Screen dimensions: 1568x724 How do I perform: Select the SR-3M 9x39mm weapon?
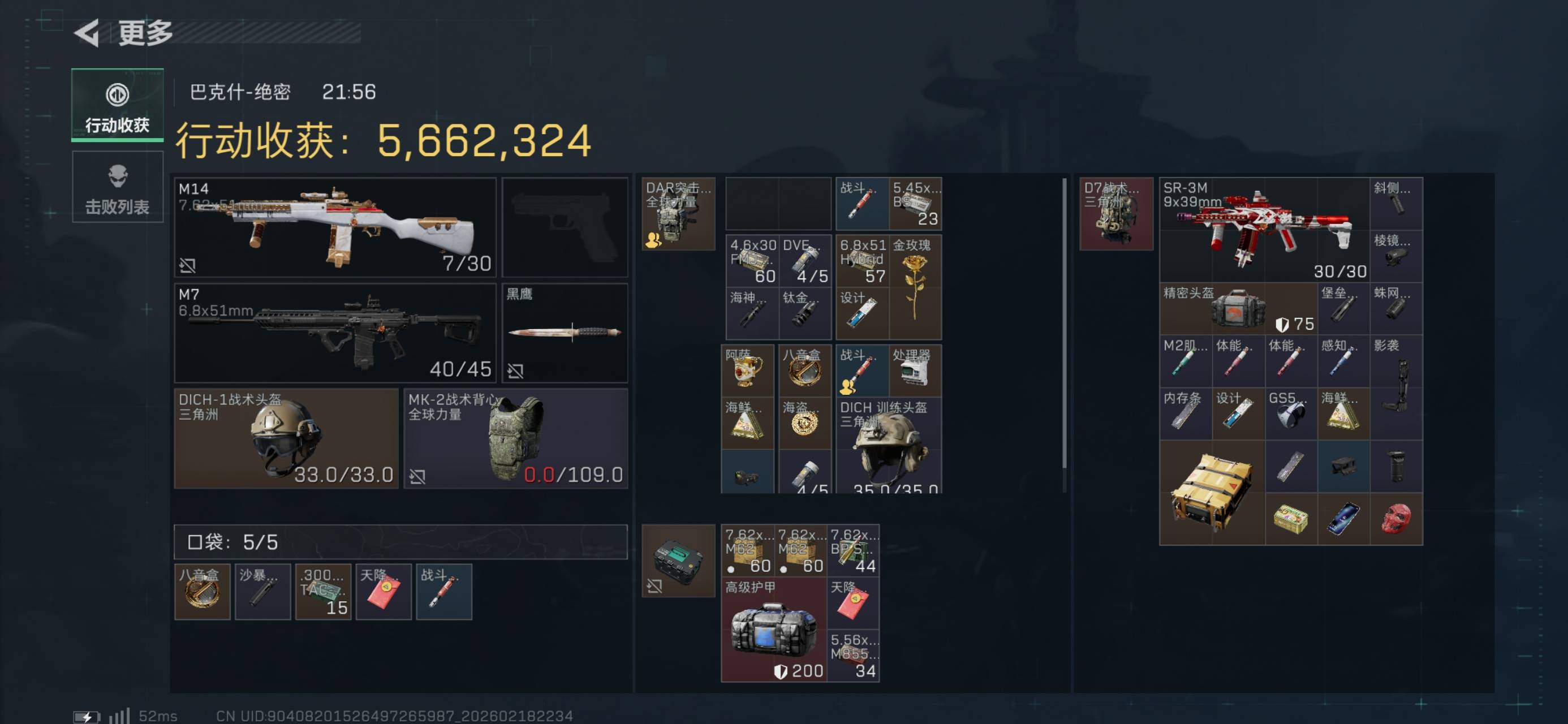click(1264, 230)
